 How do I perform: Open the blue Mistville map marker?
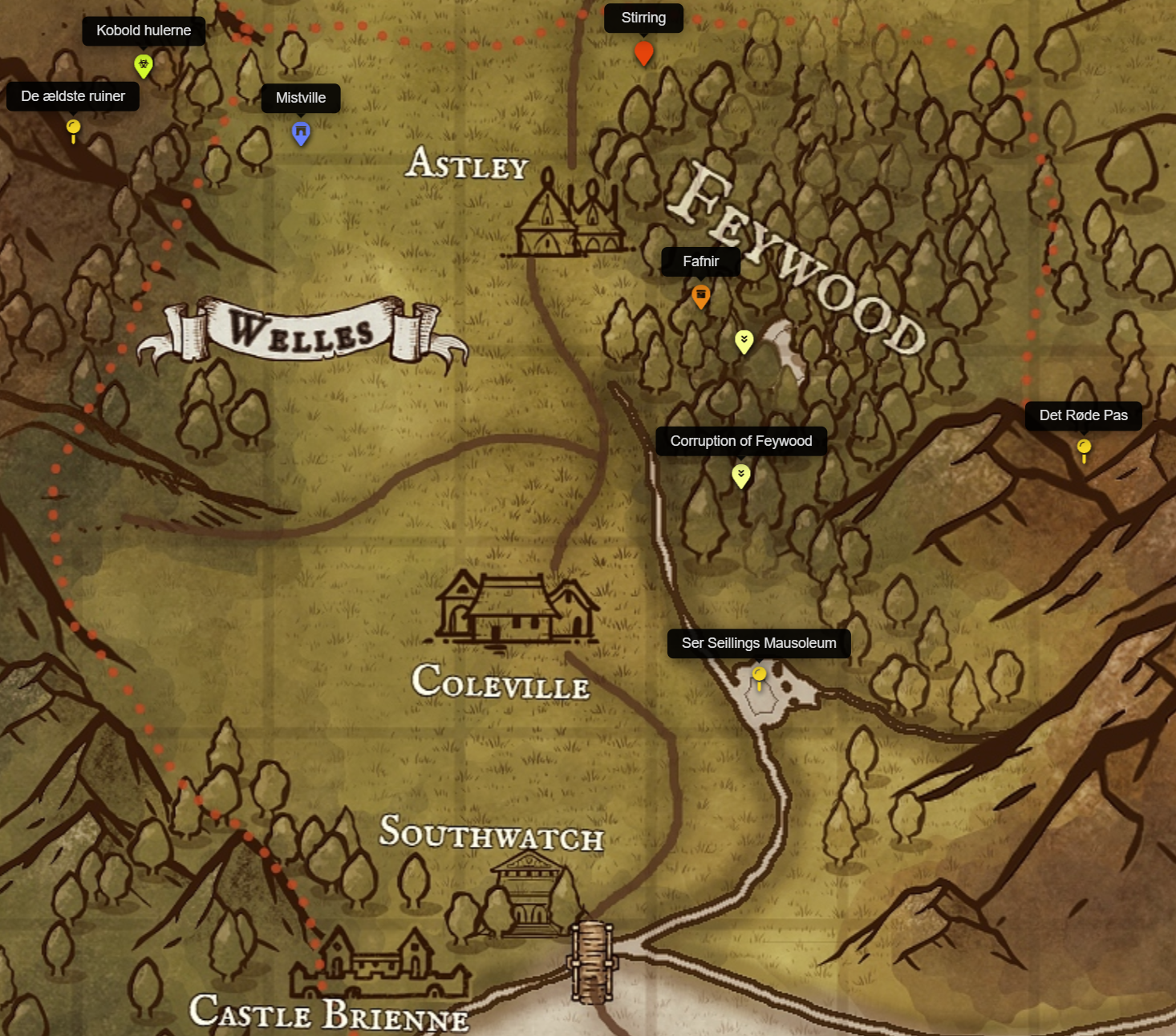tap(301, 132)
